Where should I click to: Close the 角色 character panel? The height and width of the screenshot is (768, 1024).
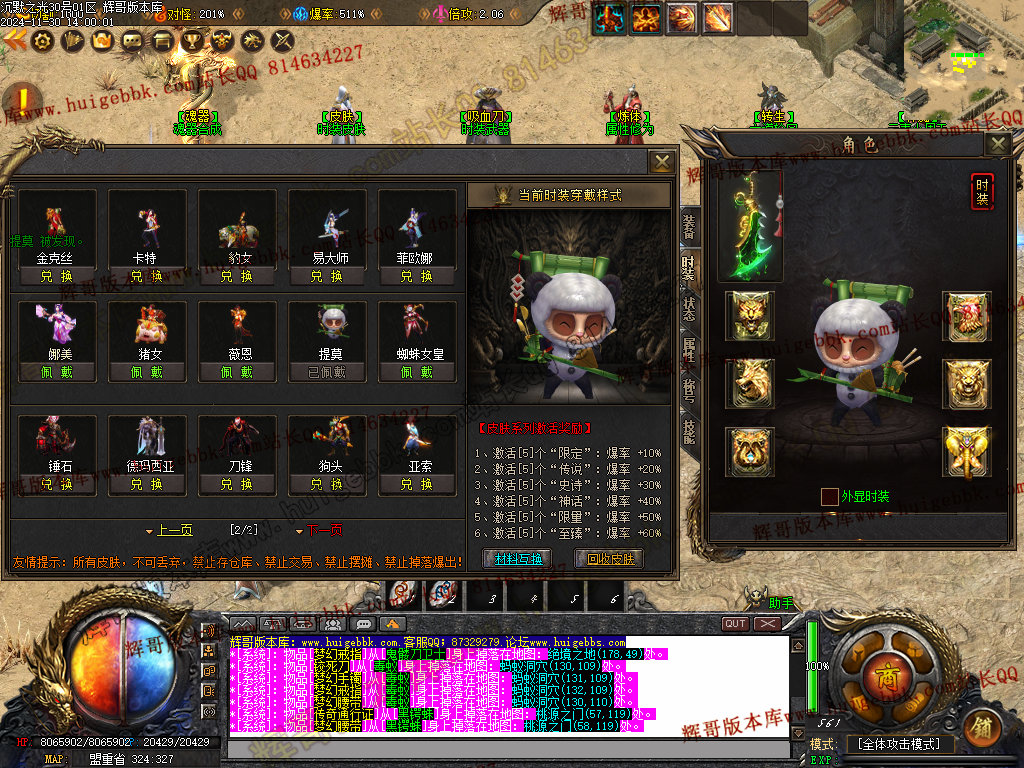(997, 145)
